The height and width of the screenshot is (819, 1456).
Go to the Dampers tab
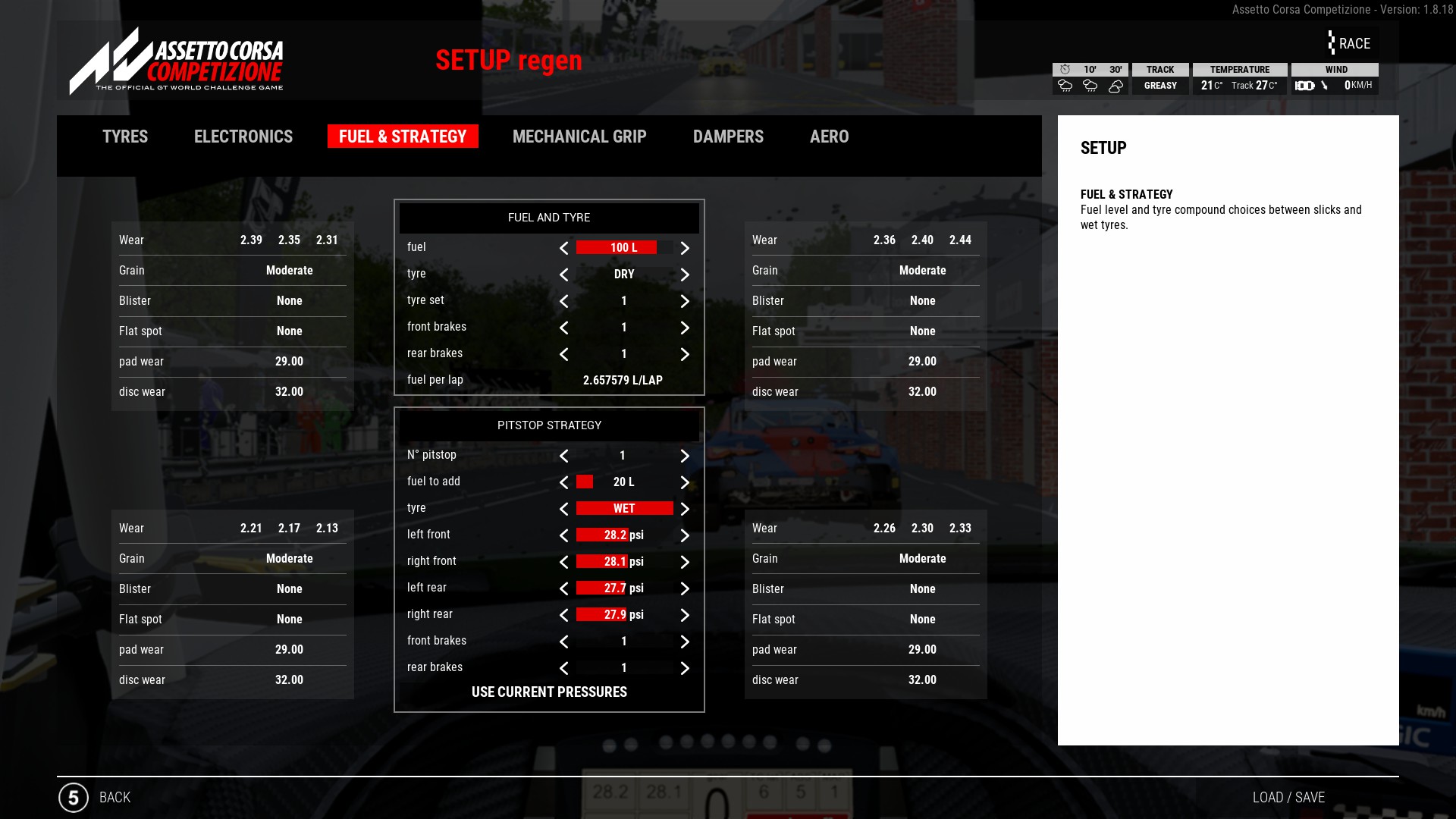tap(728, 136)
